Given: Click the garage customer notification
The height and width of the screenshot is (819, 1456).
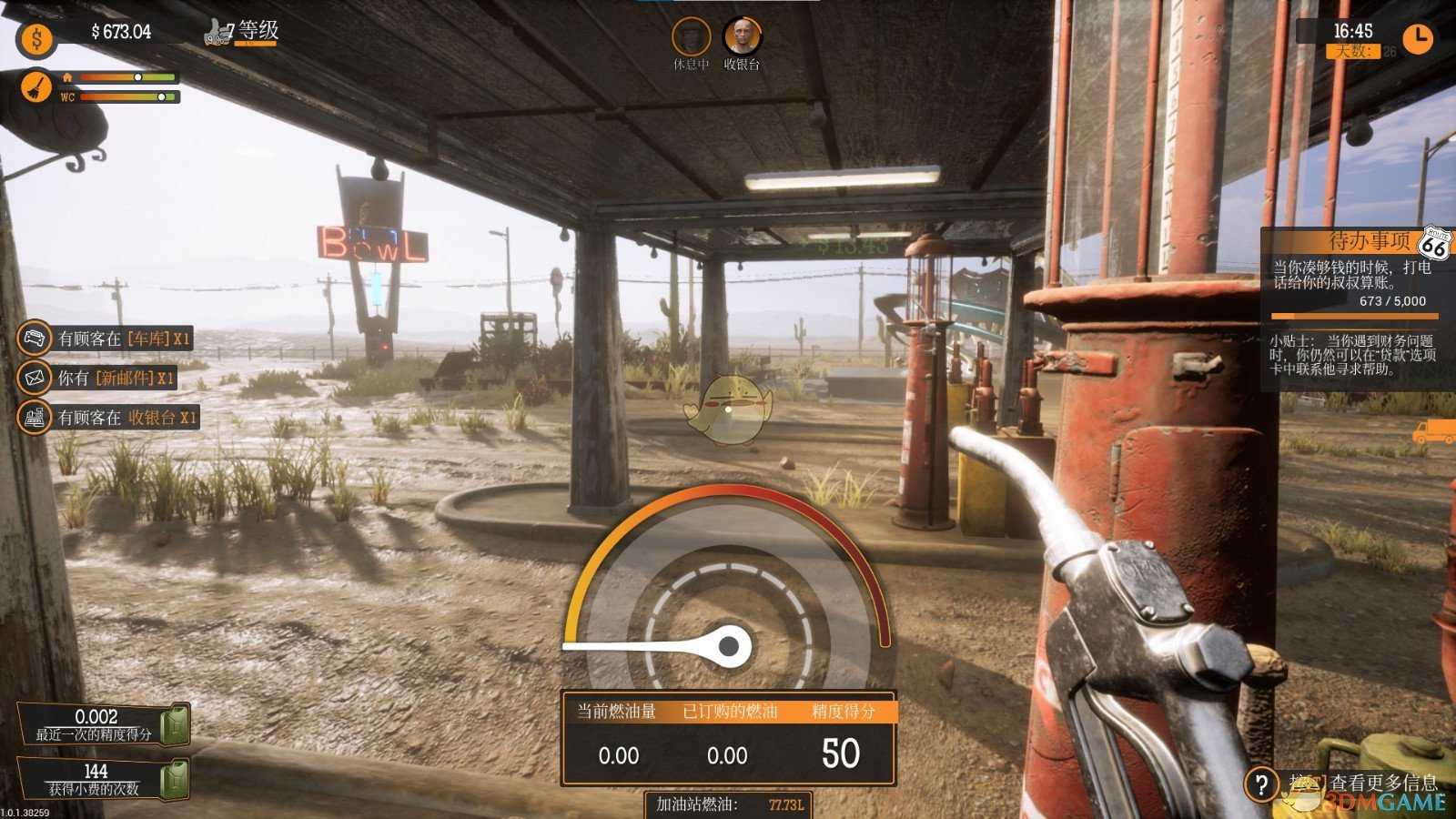Looking at the screenshot, I should [x=107, y=339].
